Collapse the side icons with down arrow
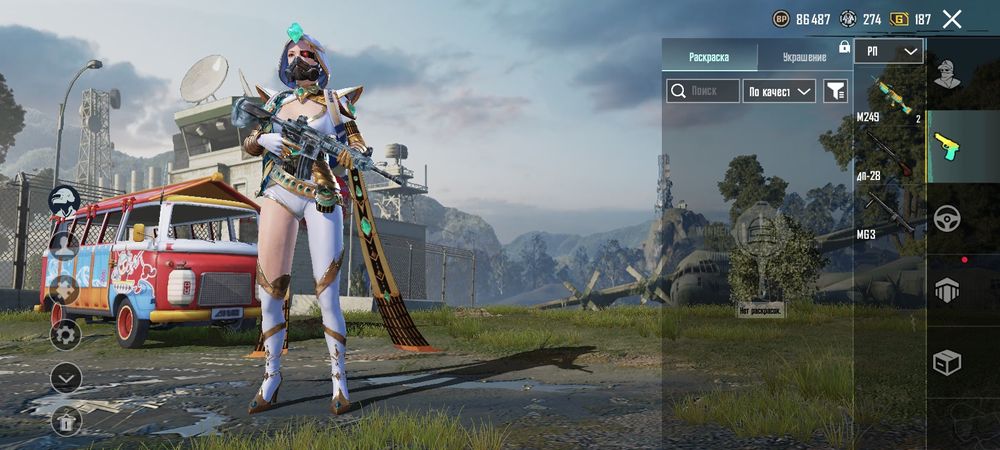1000x450 pixels. coord(65,378)
